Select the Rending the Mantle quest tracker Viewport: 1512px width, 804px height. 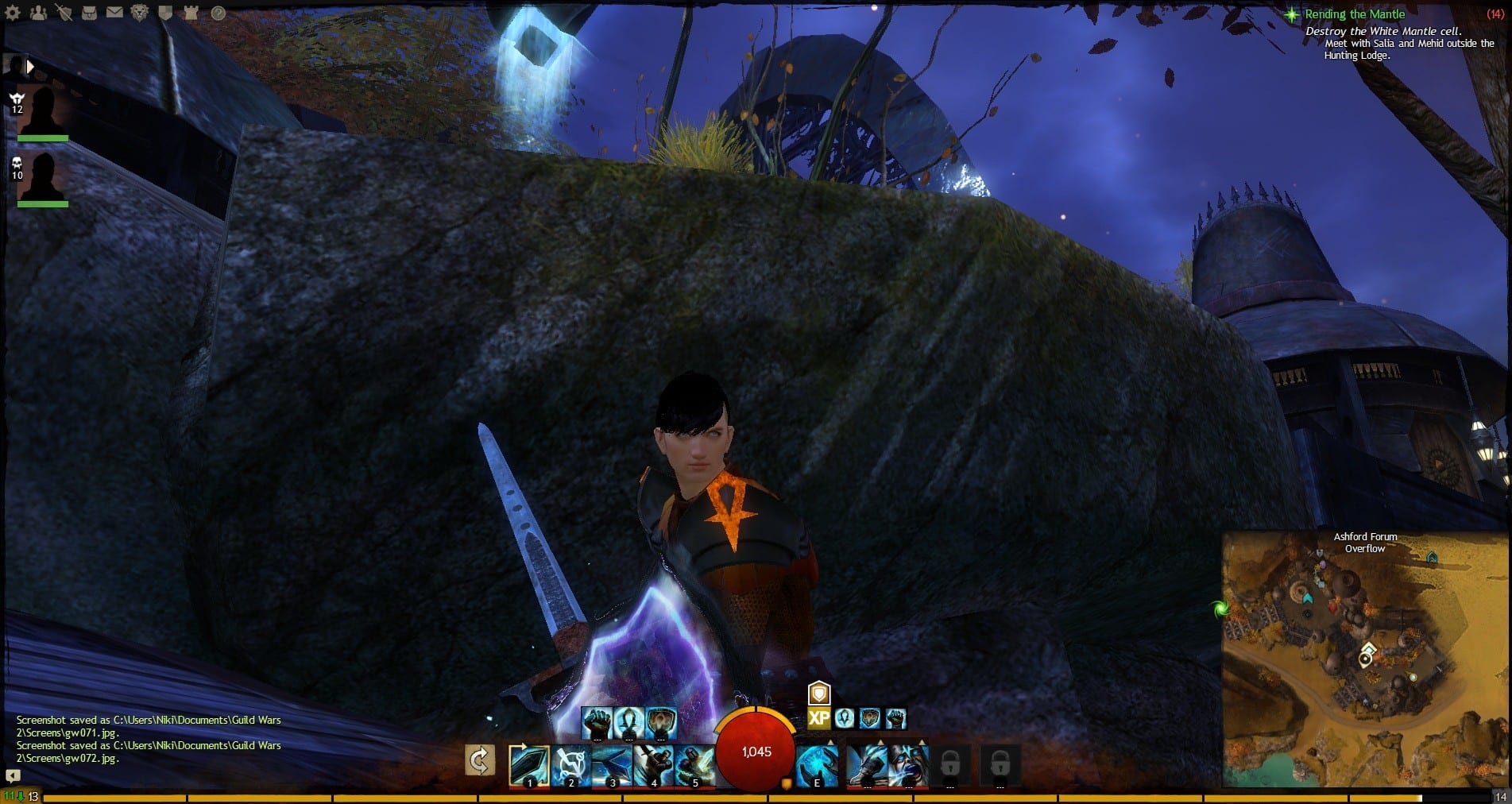click(x=1355, y=14)
